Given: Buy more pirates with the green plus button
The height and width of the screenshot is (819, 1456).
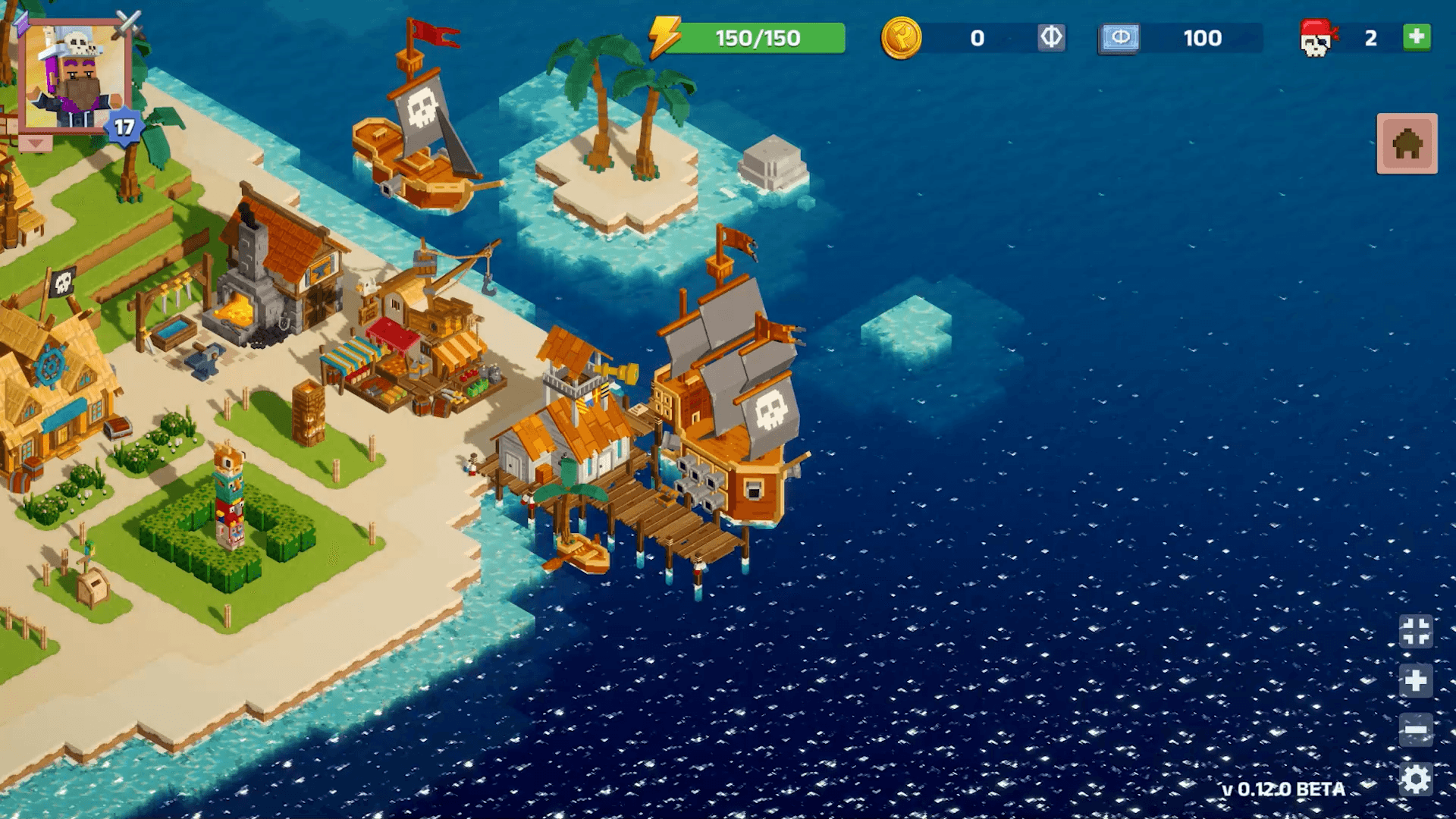Looking at the screenshot, I should (1417, 37).
